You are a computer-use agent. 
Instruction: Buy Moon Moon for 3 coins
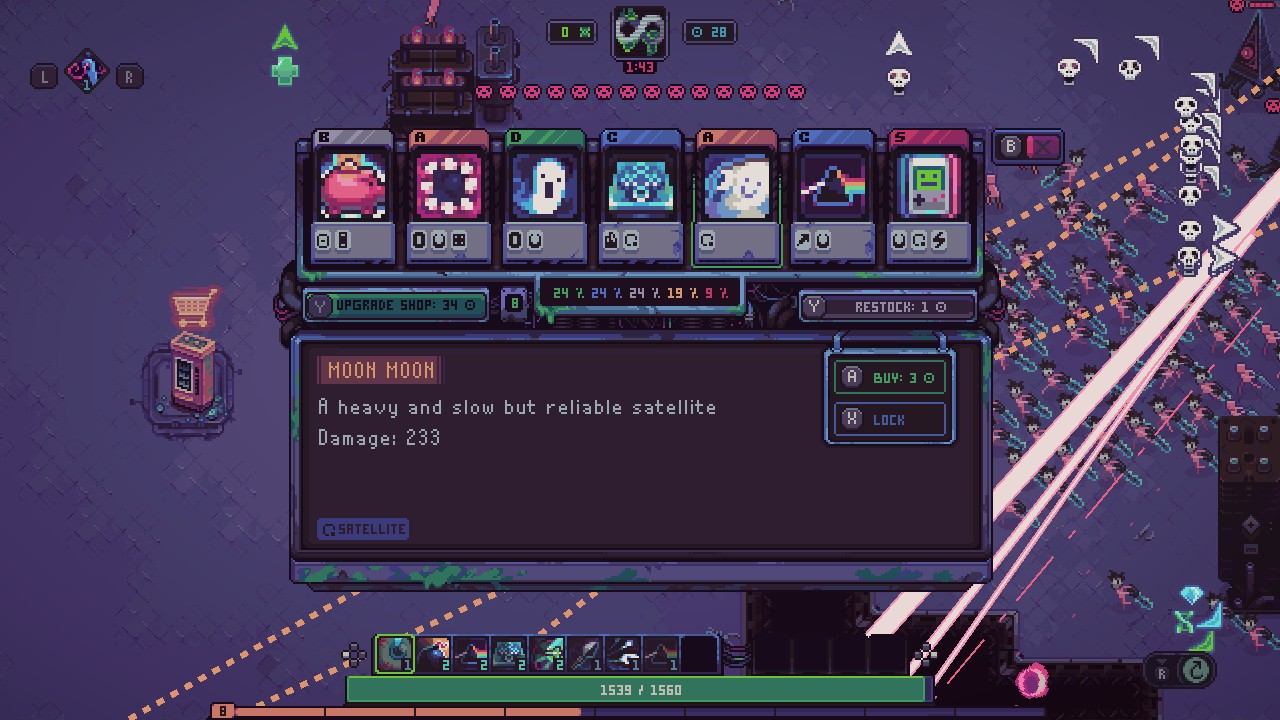point(889,377)
